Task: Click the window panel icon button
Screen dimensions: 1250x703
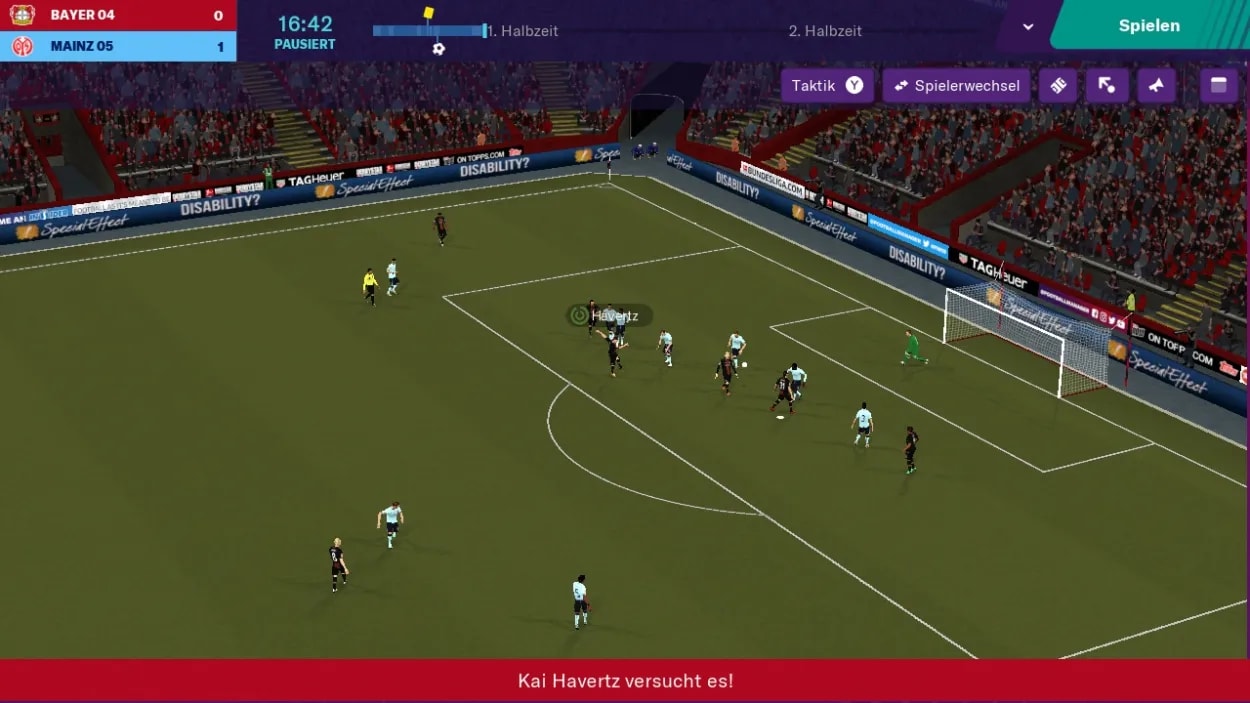Action: coord(1218,86)
